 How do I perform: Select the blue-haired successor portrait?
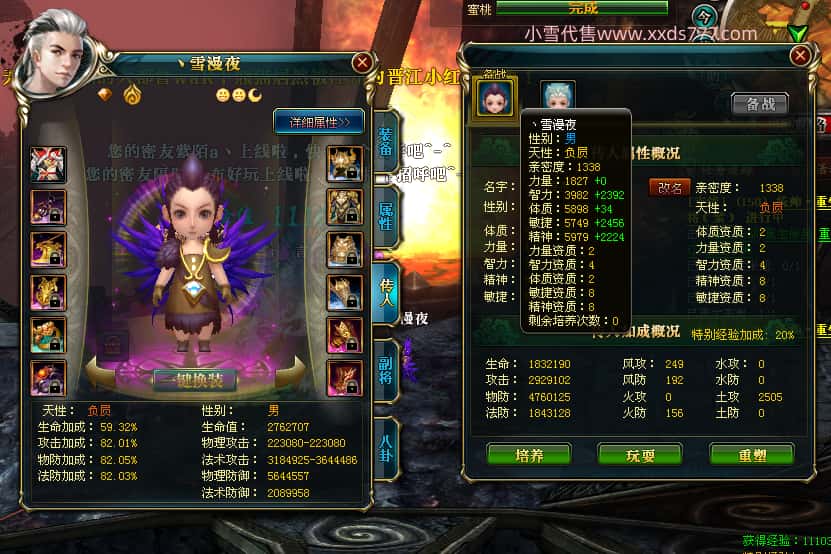(558, 97)
